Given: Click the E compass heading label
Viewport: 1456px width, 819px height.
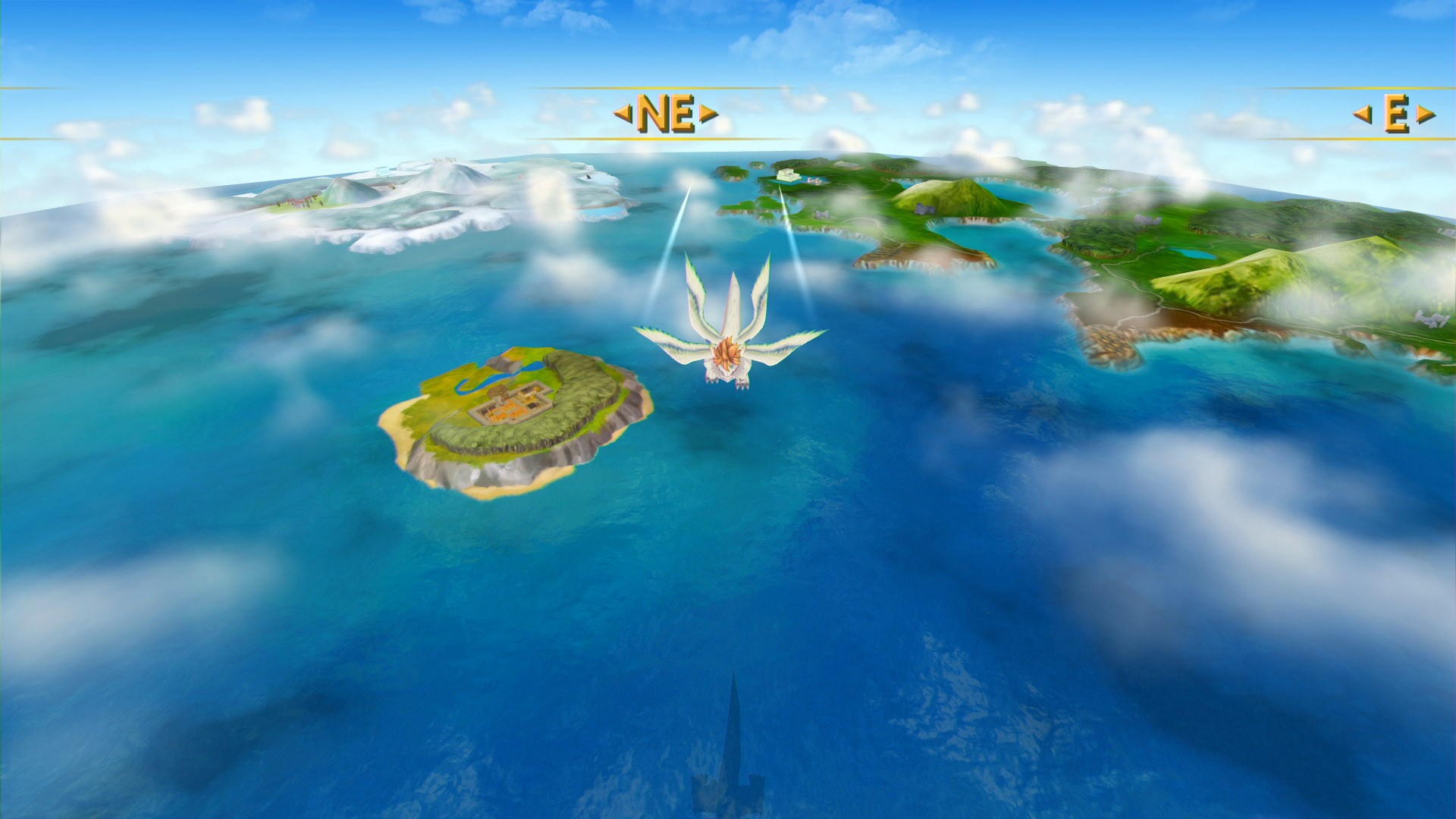Looking at the screenshot, I should pos(1396,114).
